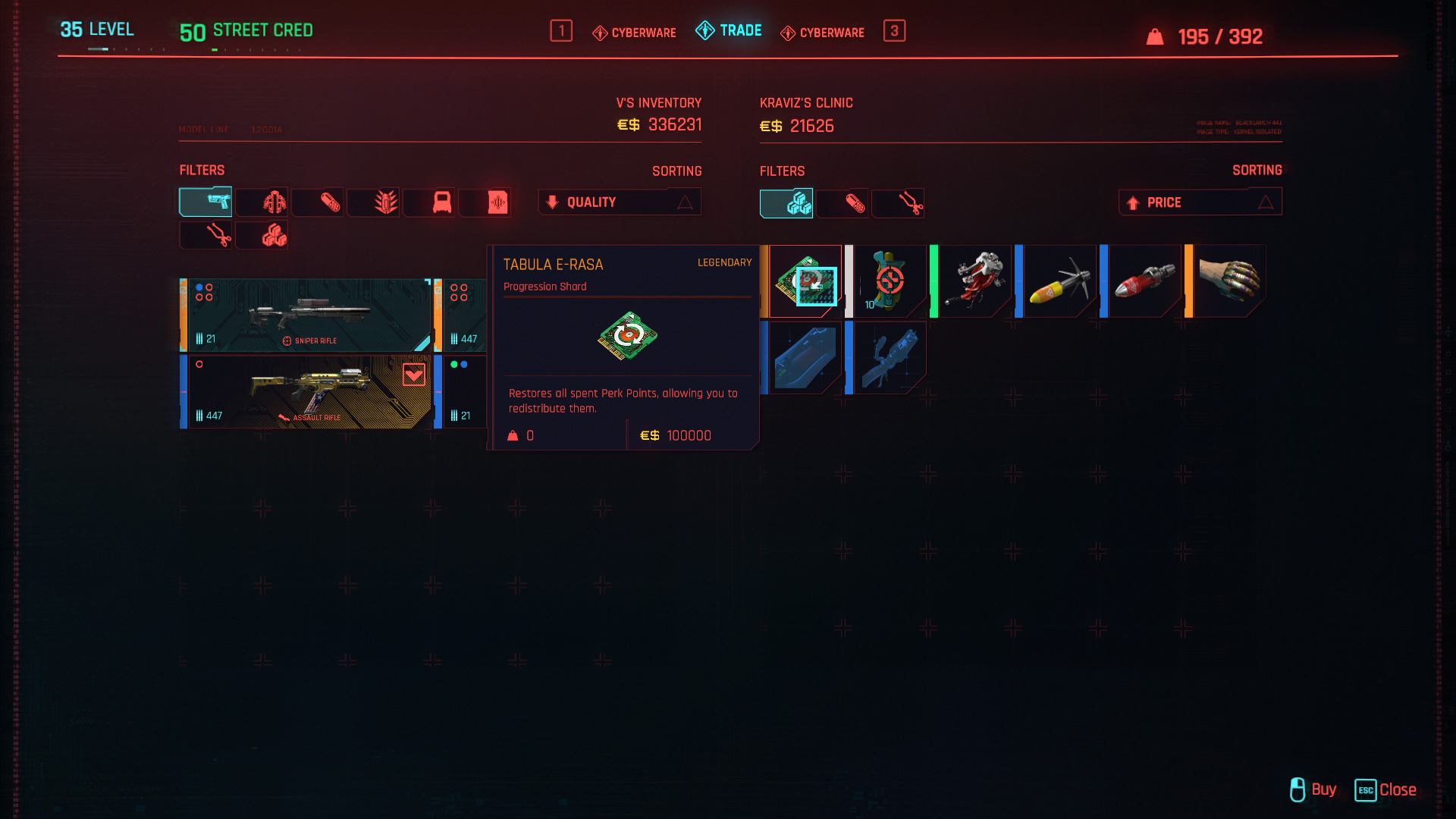Filter V's inventory by the car icon

[x=429, y=202]
